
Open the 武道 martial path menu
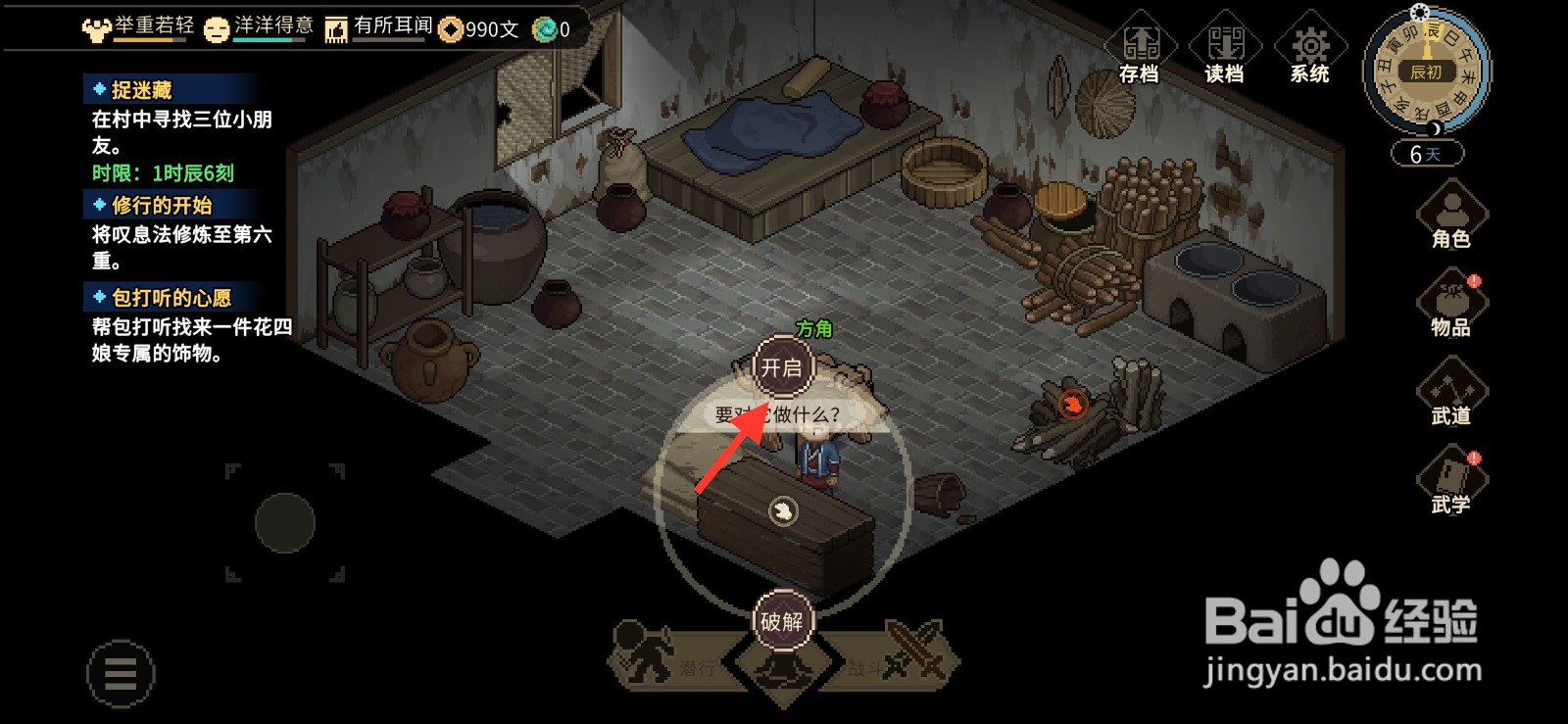coord(1451,394)
